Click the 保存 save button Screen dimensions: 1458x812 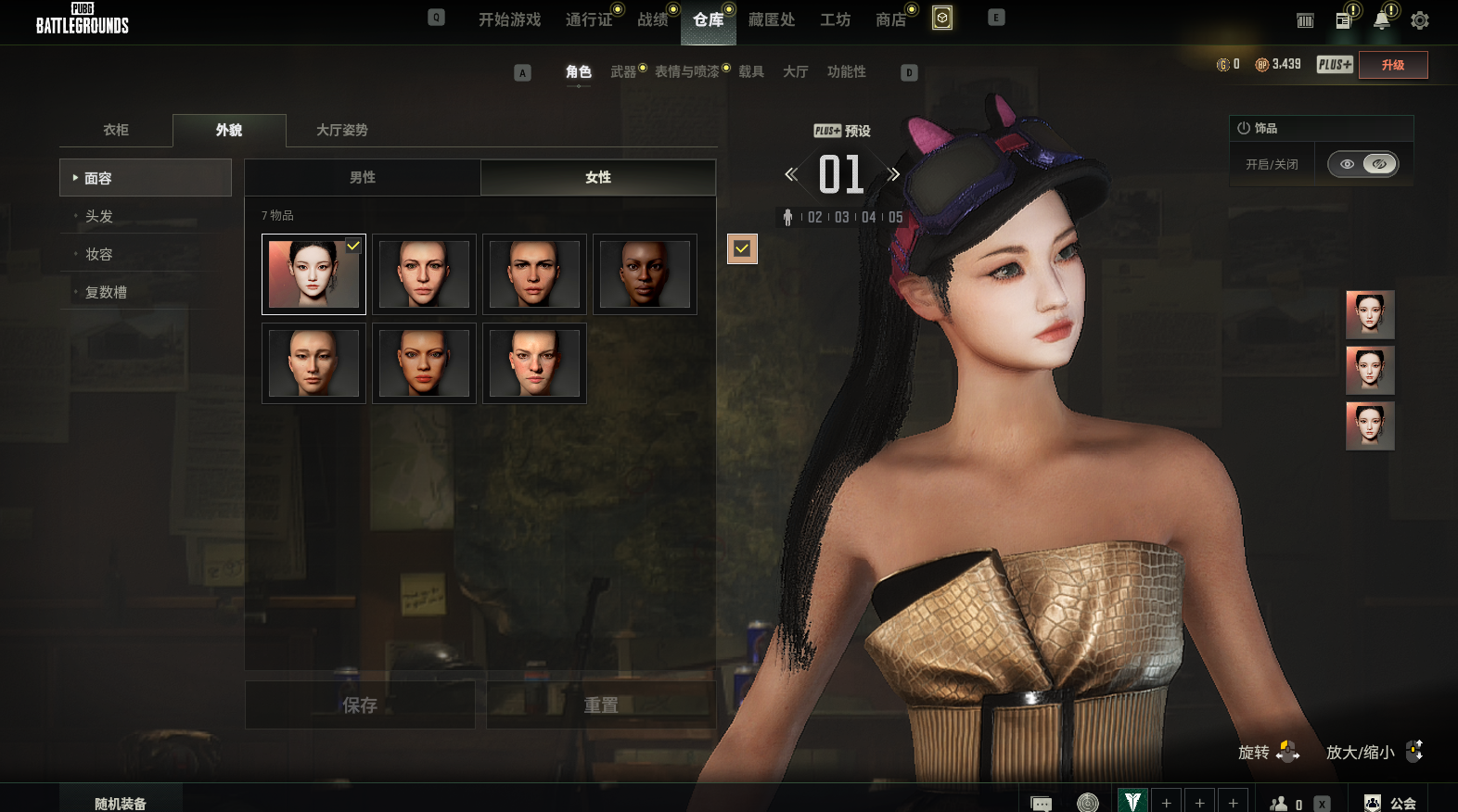point(360,705)
